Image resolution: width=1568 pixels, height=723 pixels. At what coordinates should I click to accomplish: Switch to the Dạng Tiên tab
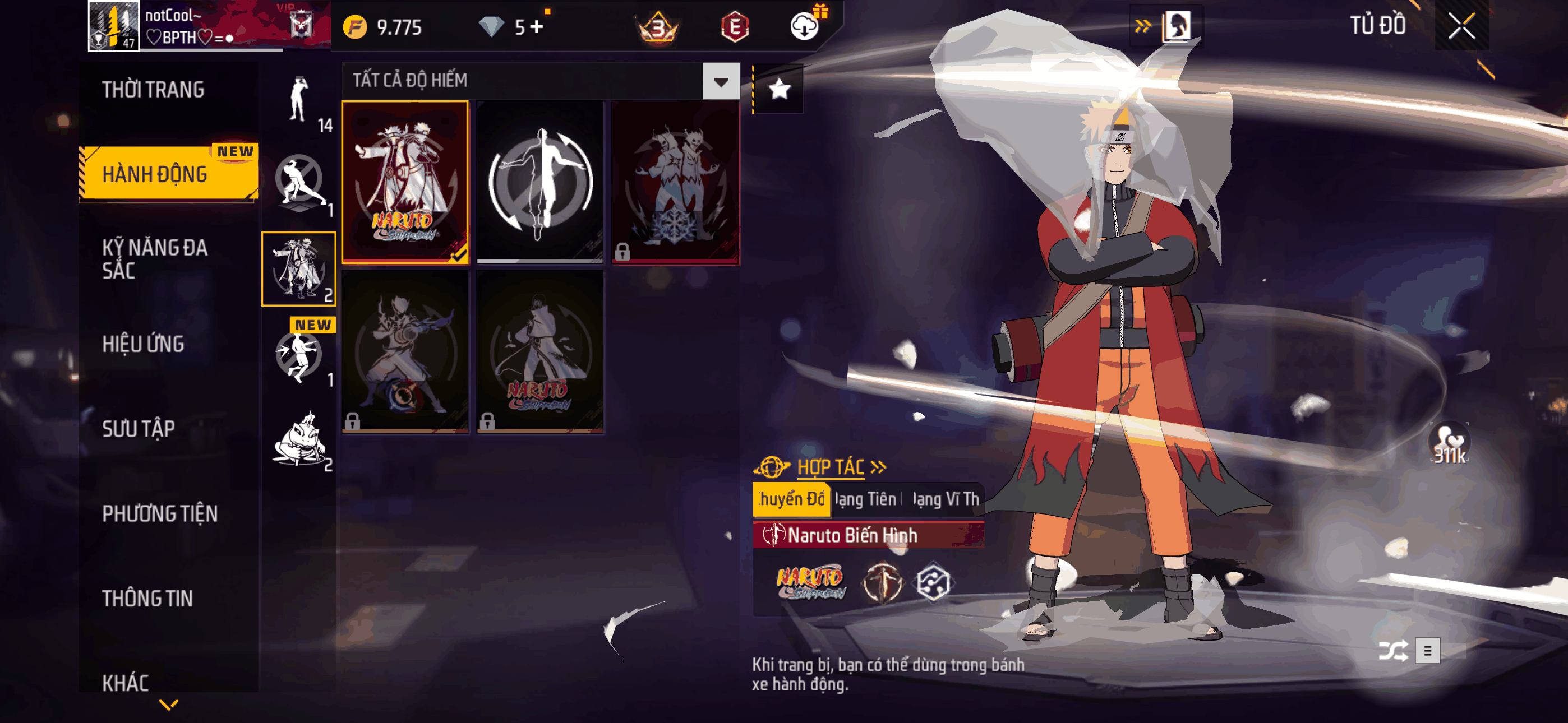coord(865,499)
